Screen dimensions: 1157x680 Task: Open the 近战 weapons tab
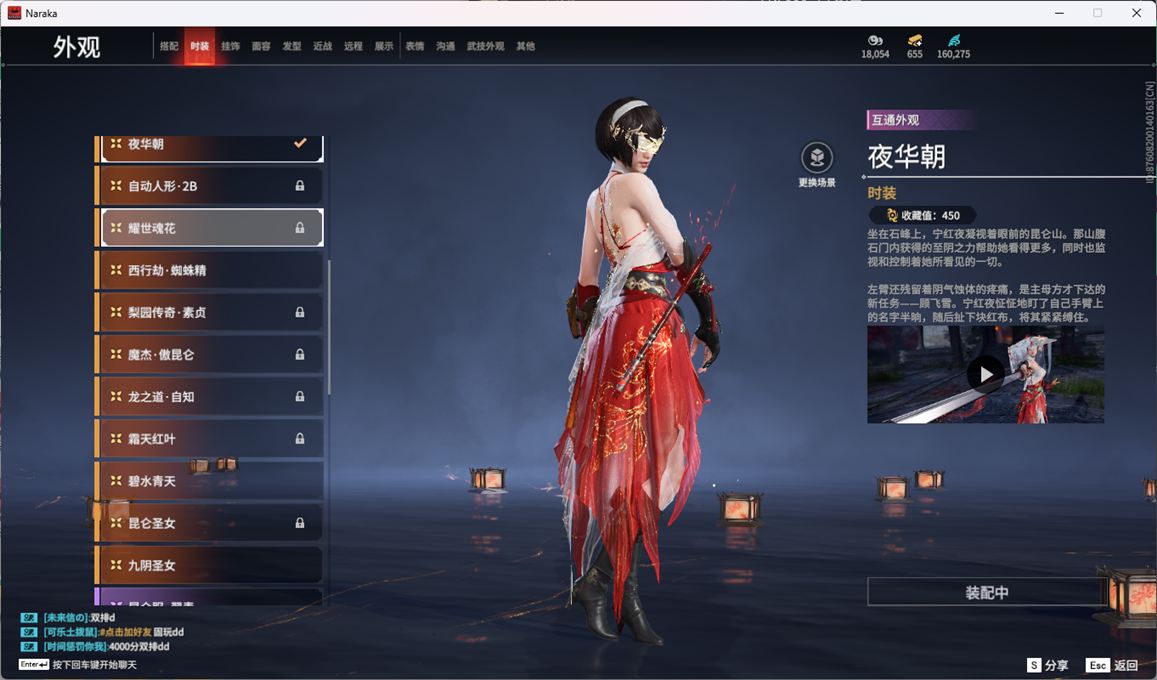[x=322, y=46]
